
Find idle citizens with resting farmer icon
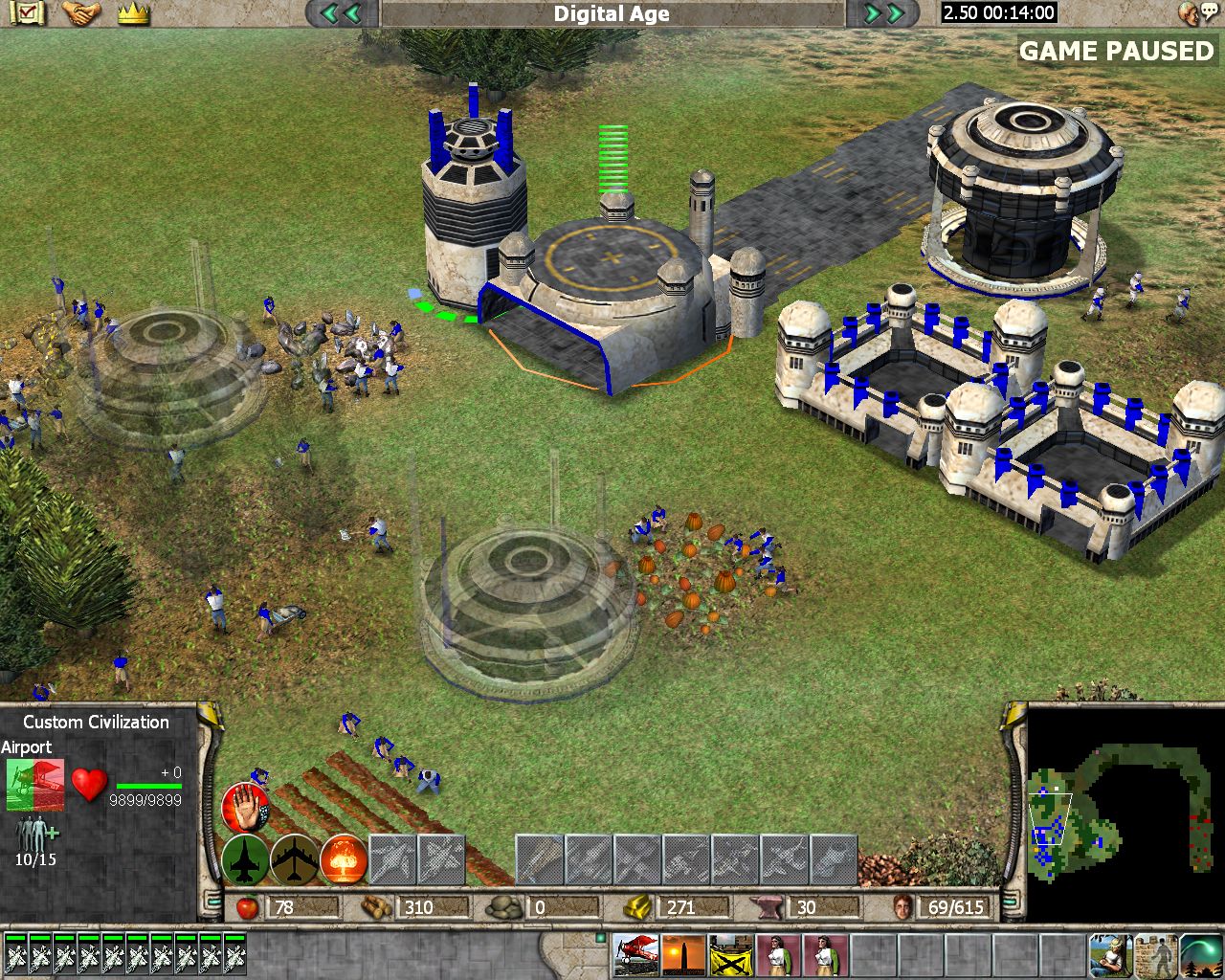pyautogui.click(x=1111, y=954)
